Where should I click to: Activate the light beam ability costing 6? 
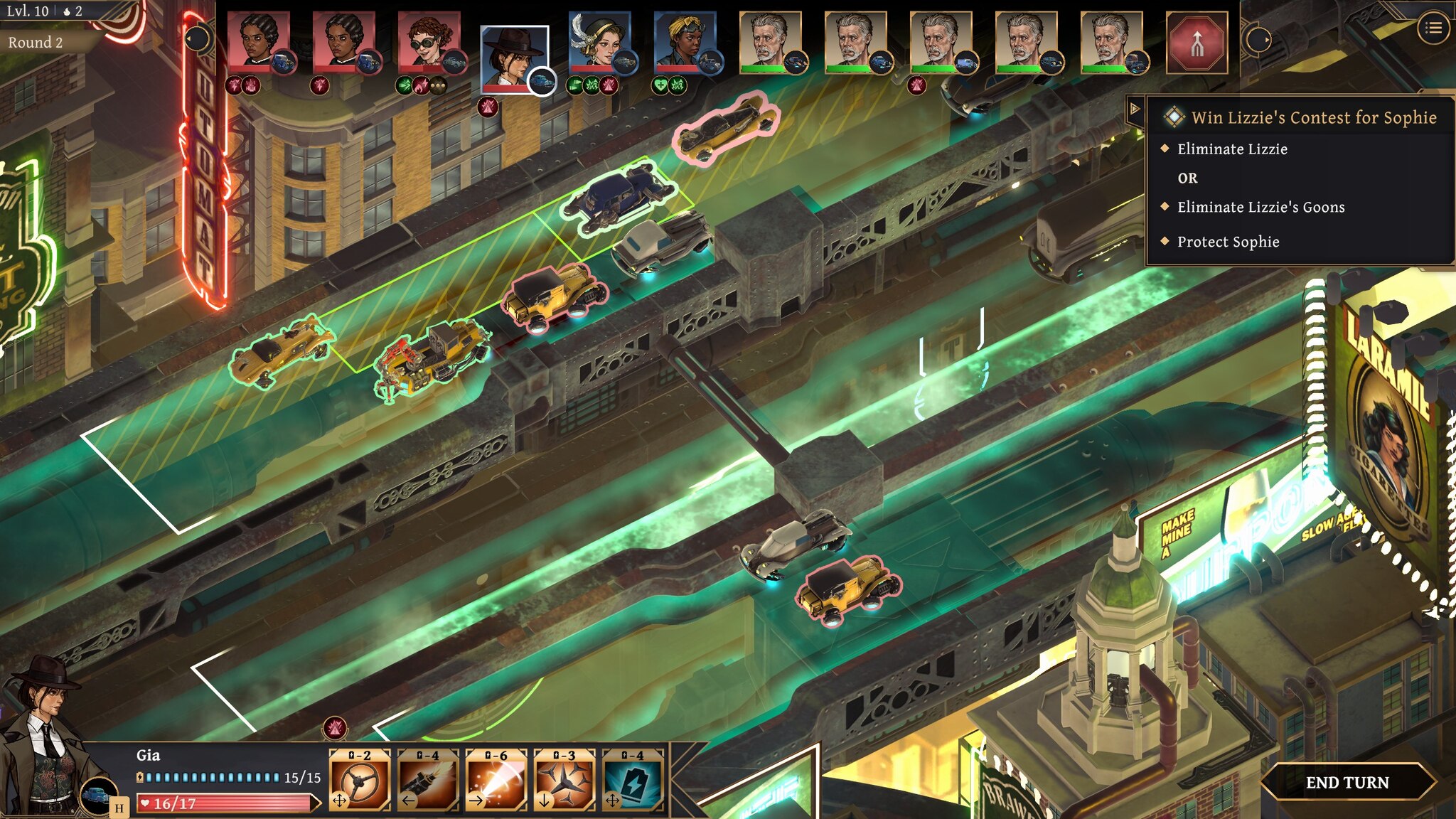[496, 780]
